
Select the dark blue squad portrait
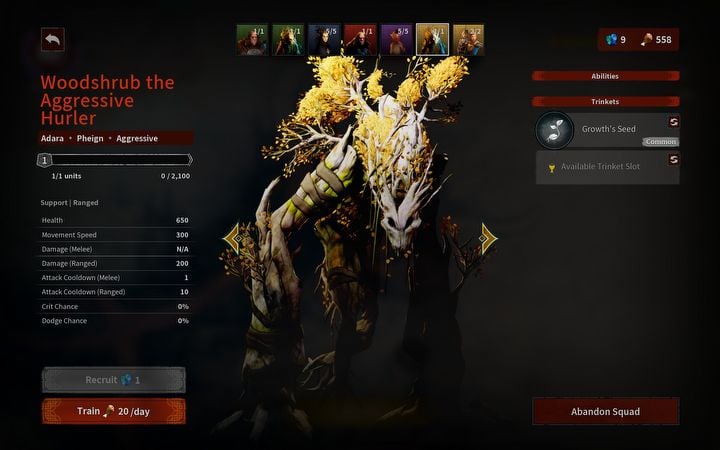[324, 39]
